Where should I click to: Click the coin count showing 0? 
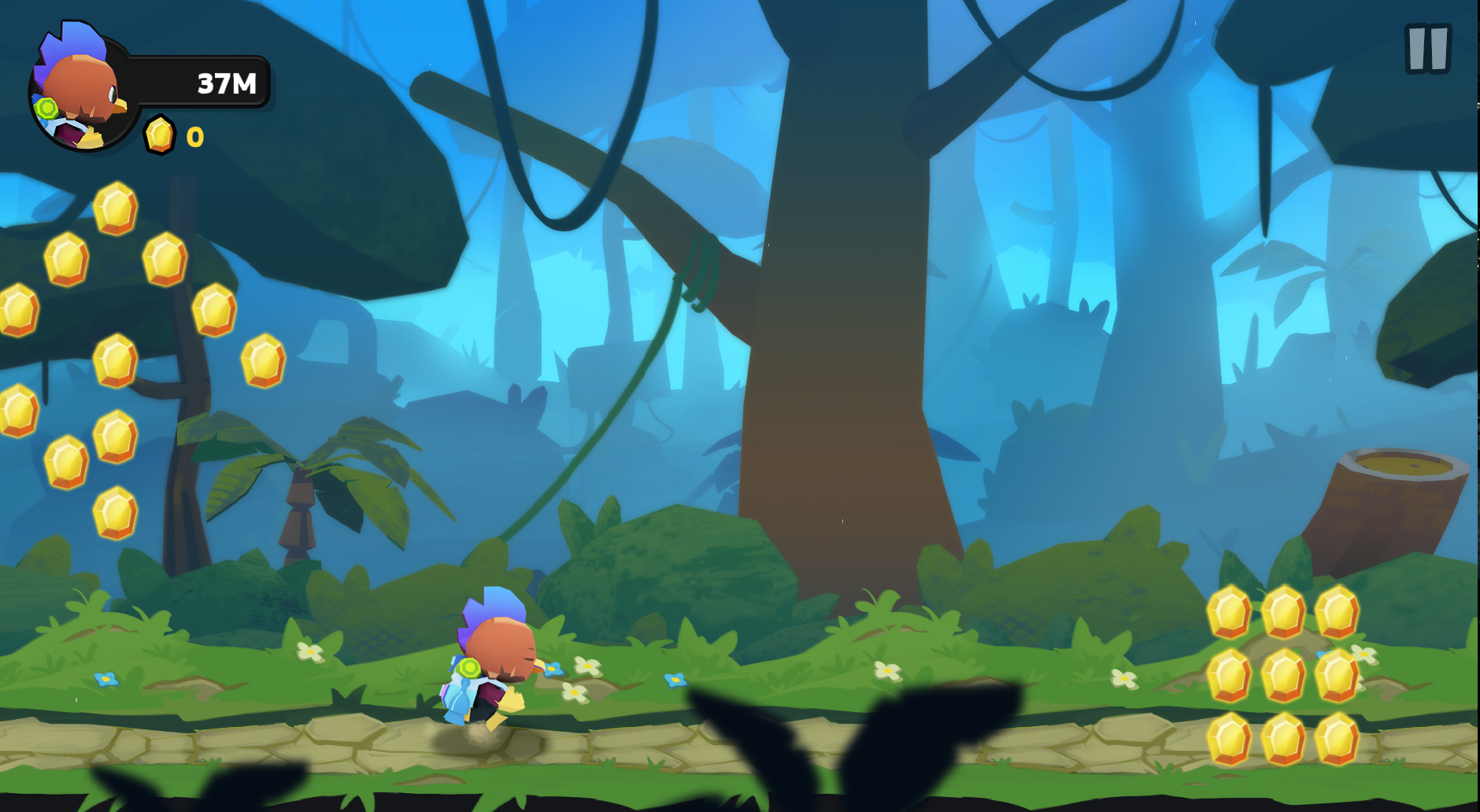[x=194, y=136]
